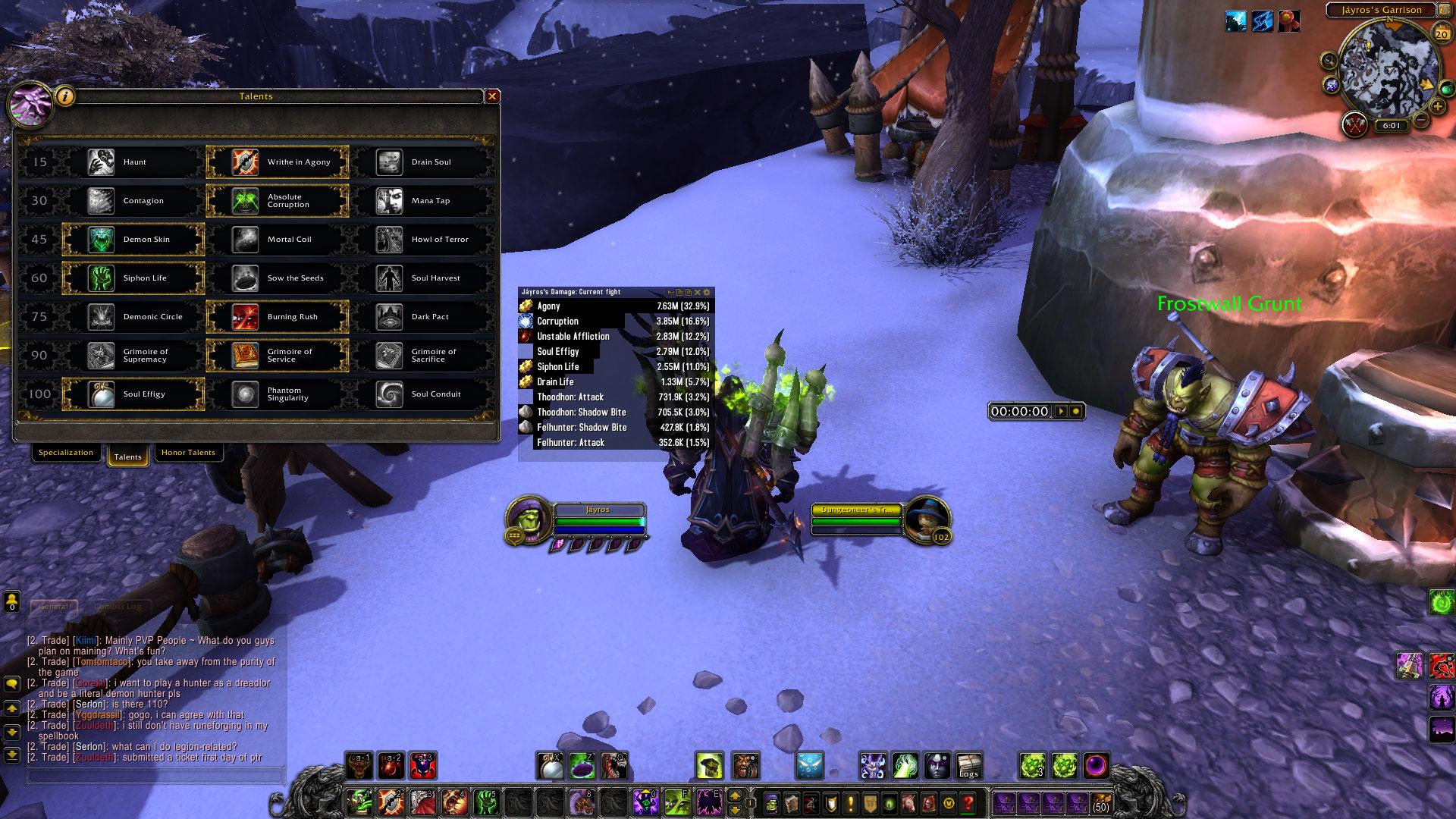
Task: Start the stopwatch timer
Action: pos(1061,412)
